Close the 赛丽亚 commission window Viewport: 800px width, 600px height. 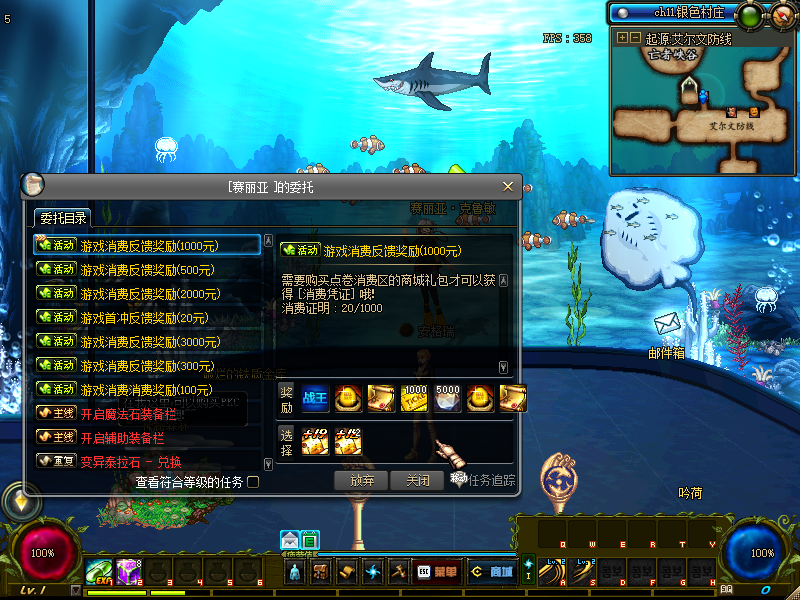508,186
